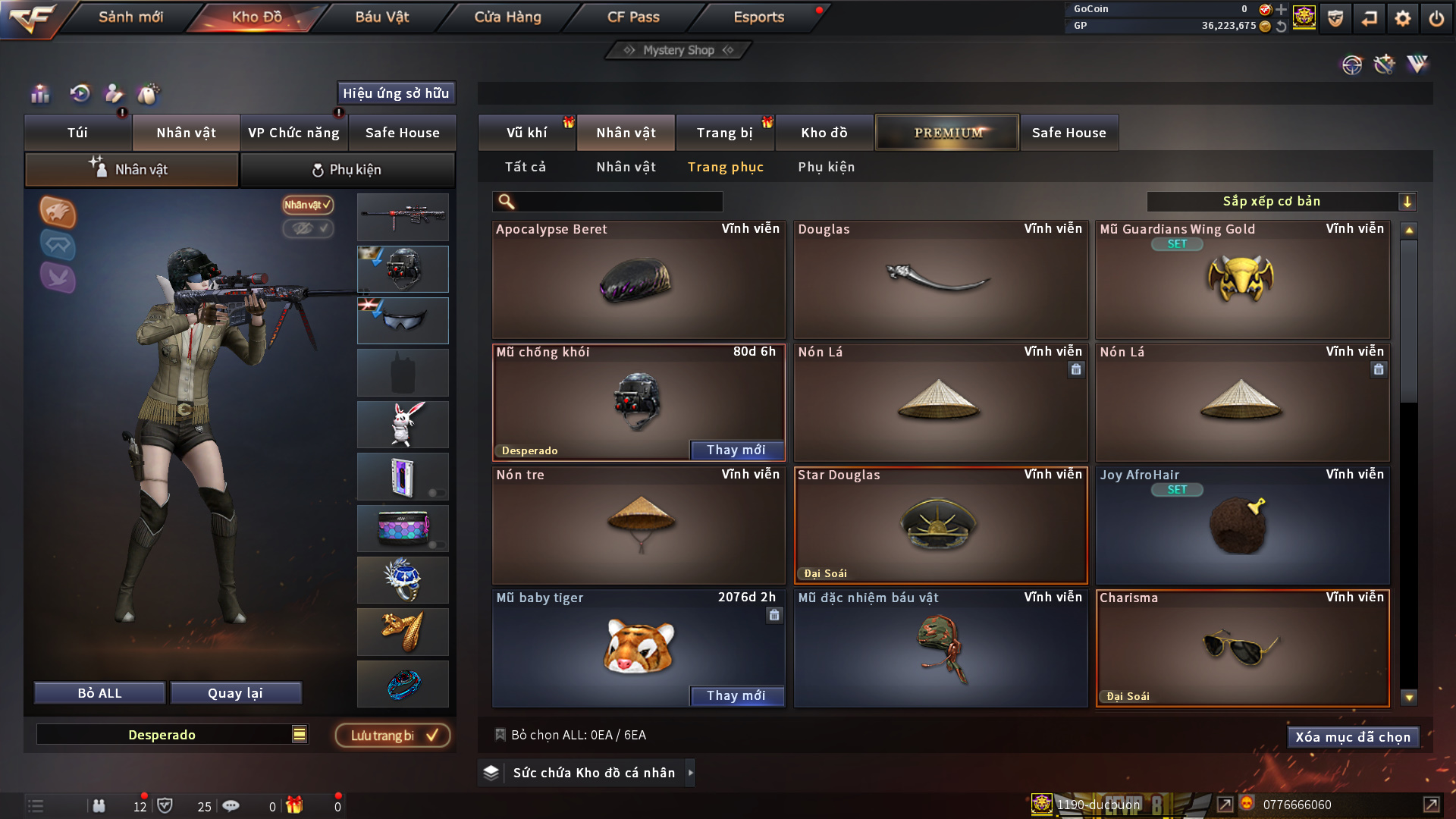
Task: Go to the Báu Vật menu
Action: point(381,17)
